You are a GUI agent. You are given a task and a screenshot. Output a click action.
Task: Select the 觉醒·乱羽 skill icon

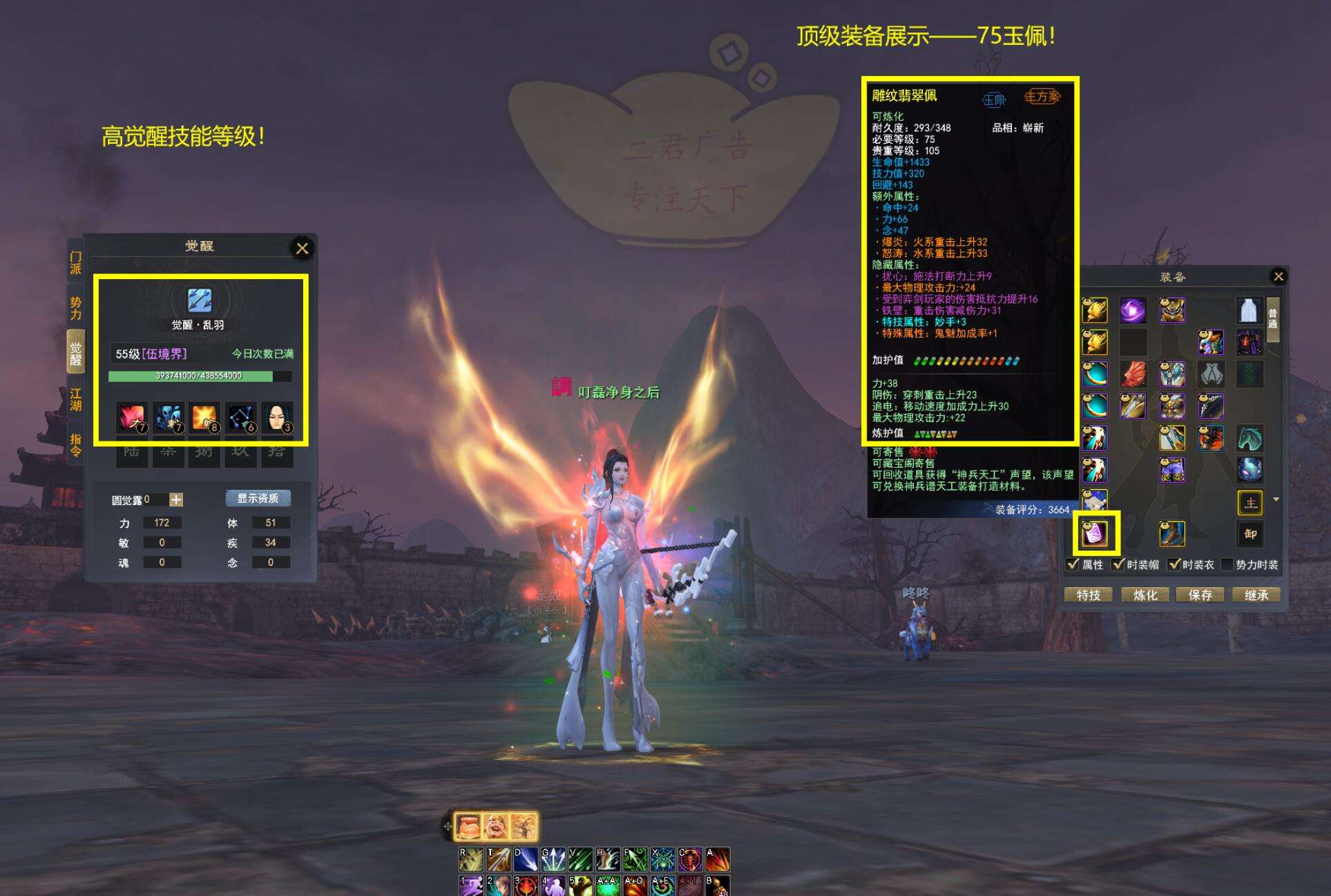(200, 301)
